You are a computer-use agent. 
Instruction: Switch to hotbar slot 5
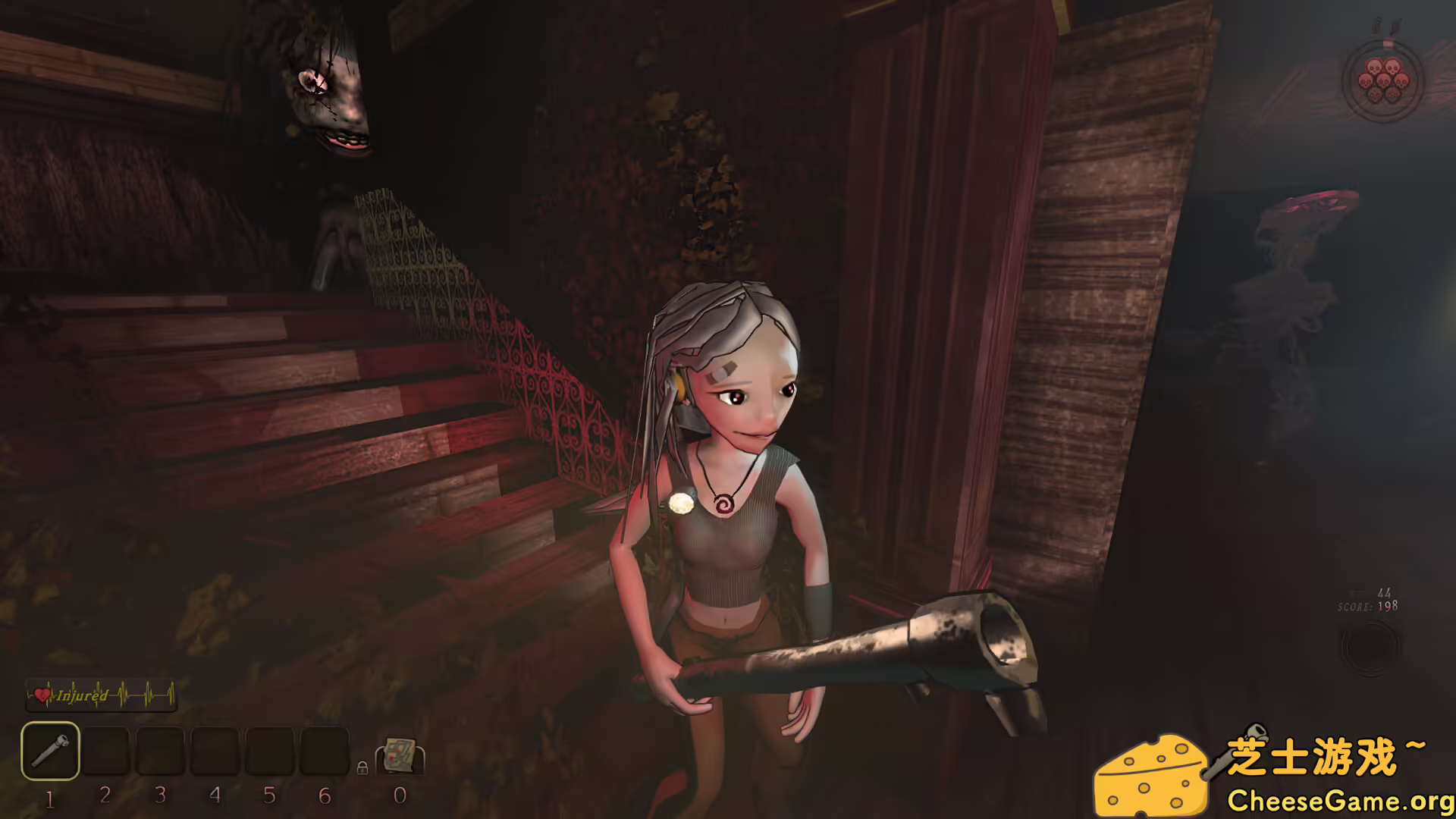269,752
